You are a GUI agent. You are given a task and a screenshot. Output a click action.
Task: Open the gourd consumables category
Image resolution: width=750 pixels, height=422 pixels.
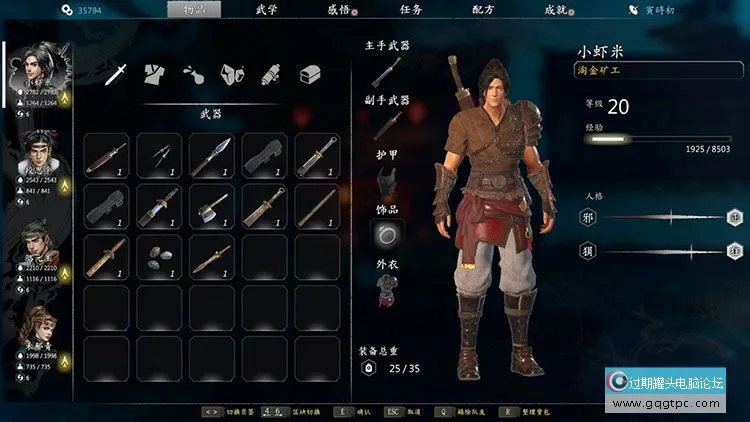[193, 73]
